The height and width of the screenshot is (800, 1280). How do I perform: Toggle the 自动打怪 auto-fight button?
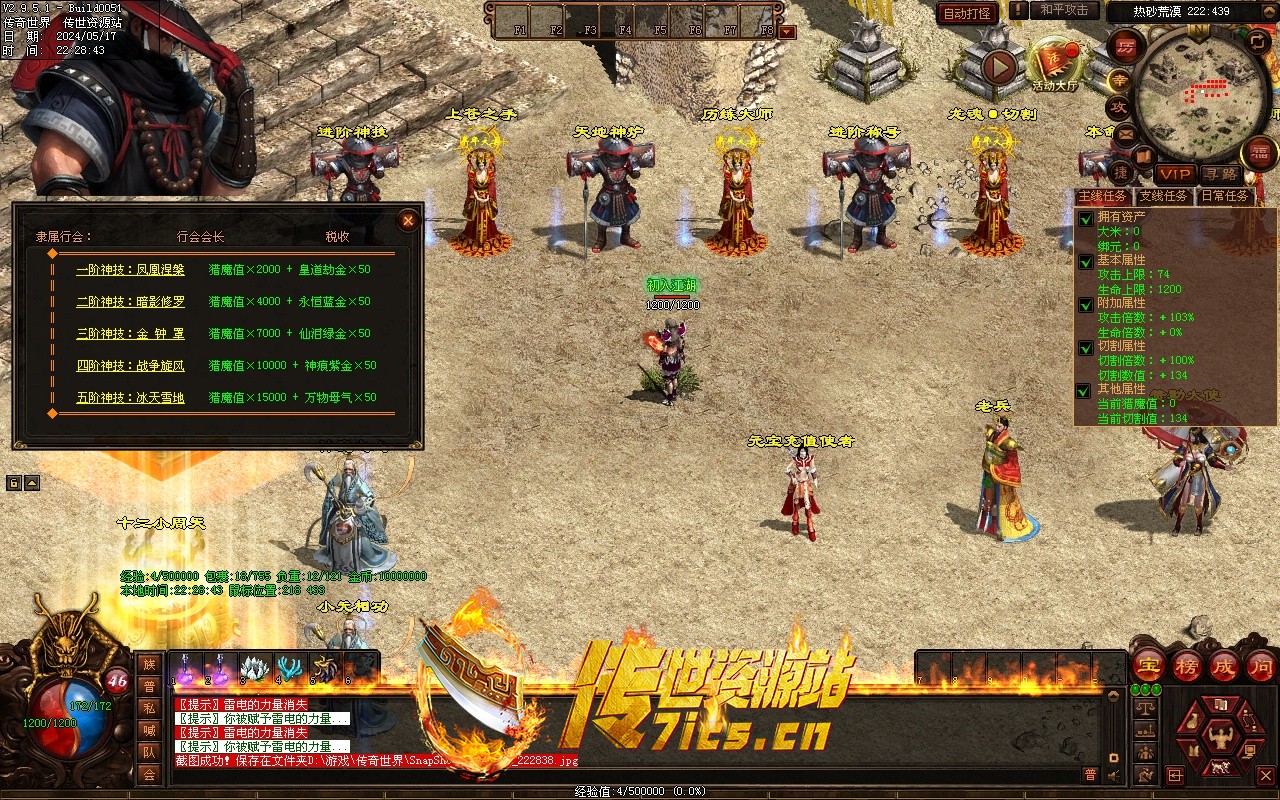click(x=968, y=14)
